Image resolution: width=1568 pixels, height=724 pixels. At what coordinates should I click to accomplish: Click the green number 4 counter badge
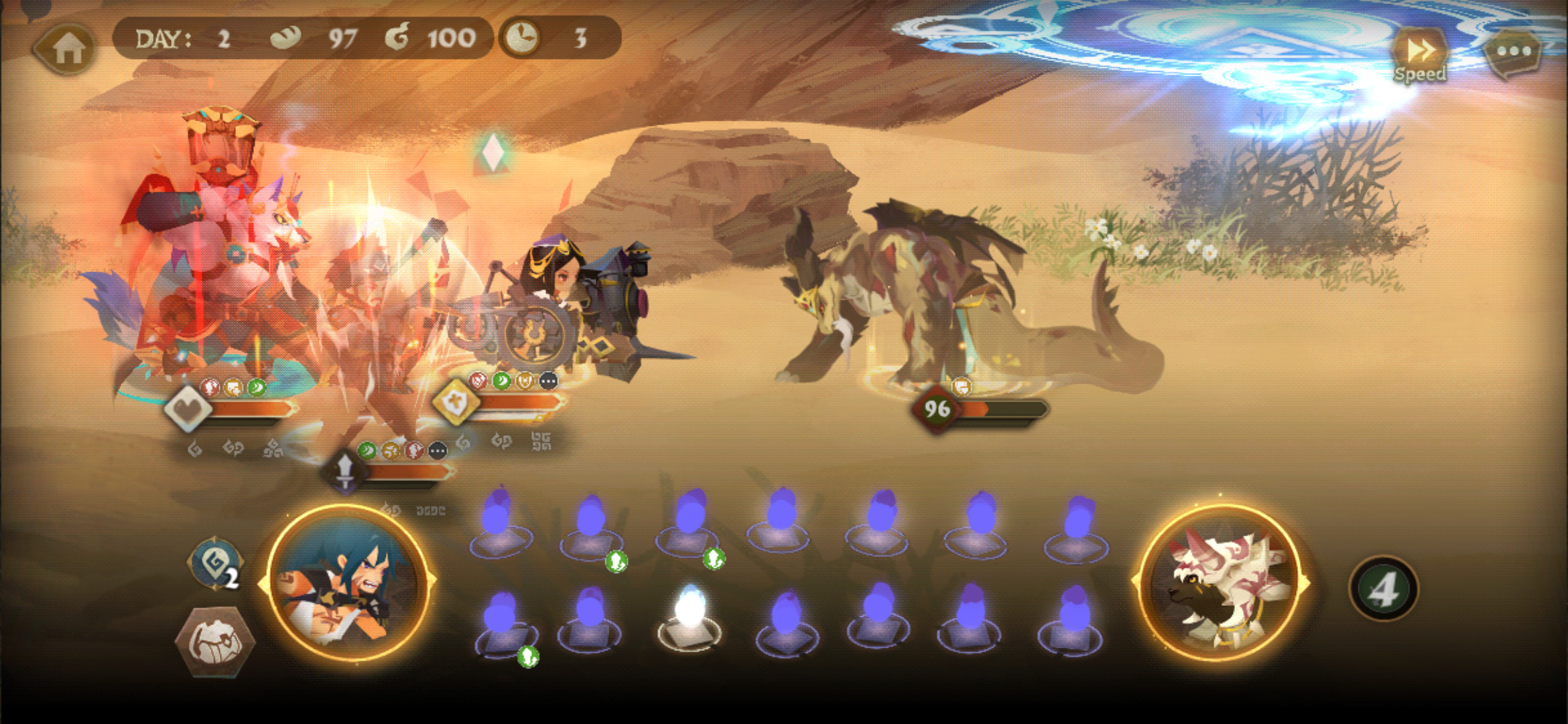coord(1383,590)
